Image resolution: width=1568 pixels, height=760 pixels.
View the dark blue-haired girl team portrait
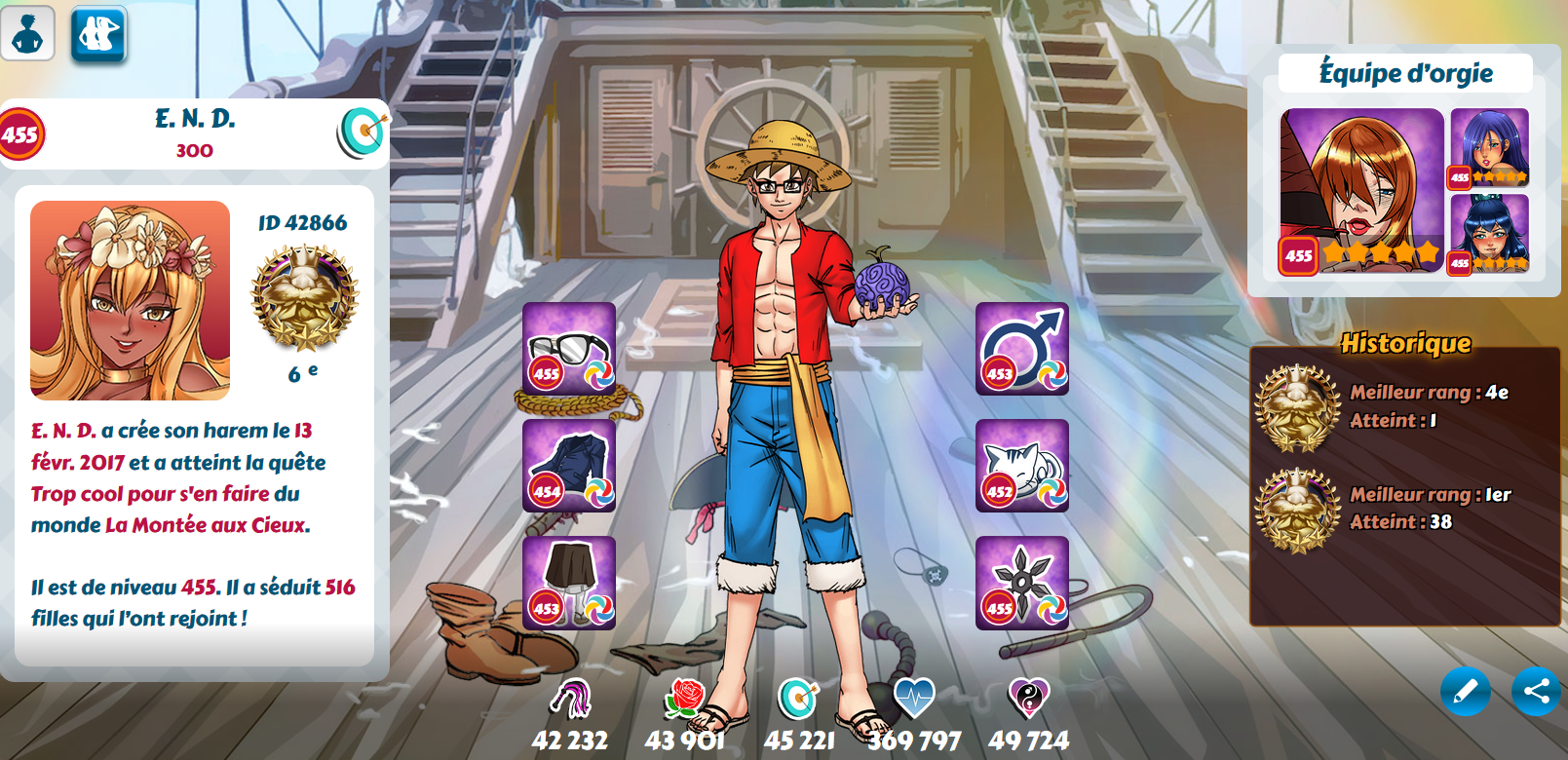coord(1489,234)
